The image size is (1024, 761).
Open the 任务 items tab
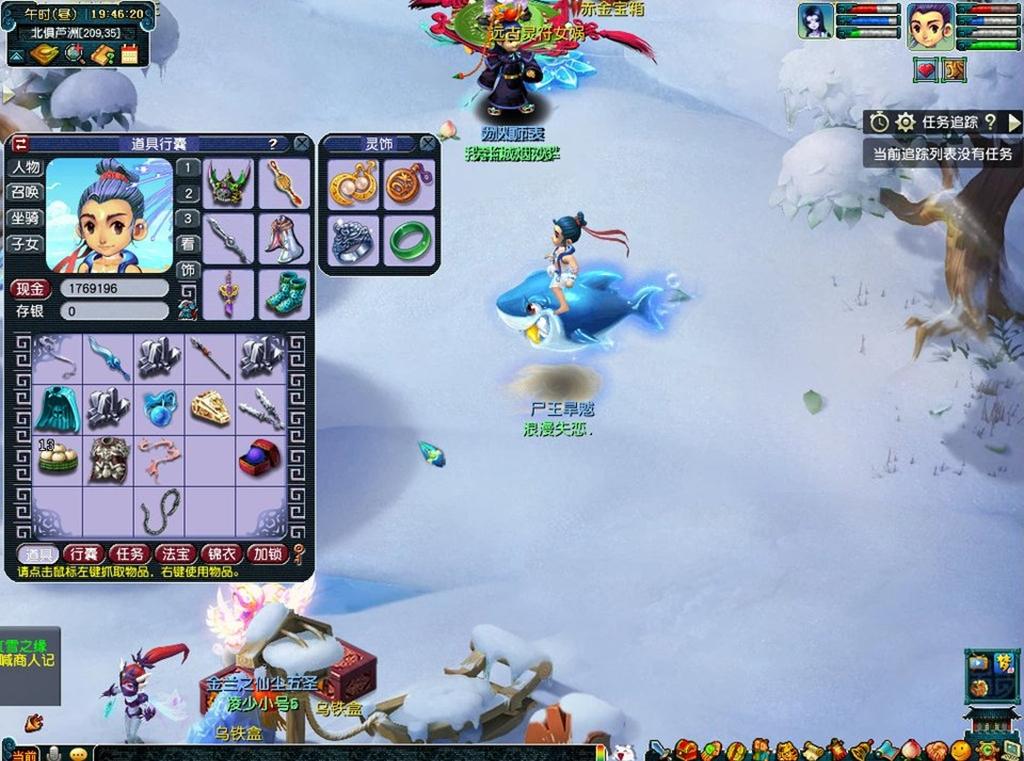point(129,554)
